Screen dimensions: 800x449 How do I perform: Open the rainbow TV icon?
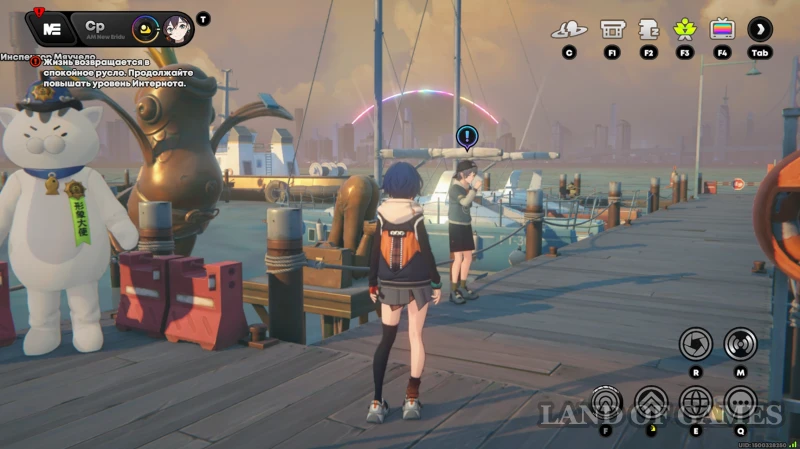(x=722, y=29)
